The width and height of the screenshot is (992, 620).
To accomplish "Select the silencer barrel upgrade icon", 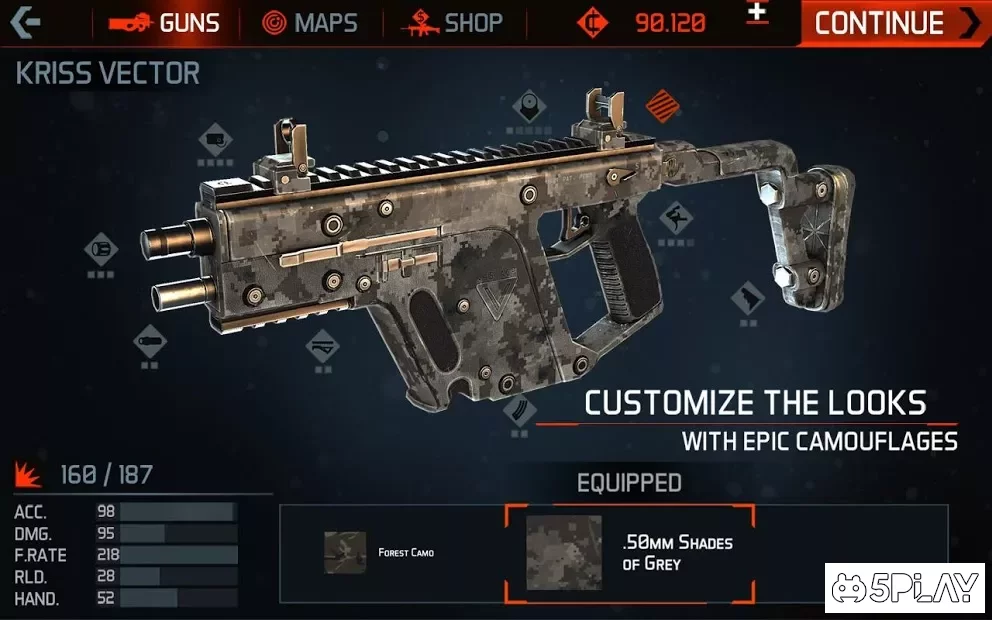I will tap(150, 340).
